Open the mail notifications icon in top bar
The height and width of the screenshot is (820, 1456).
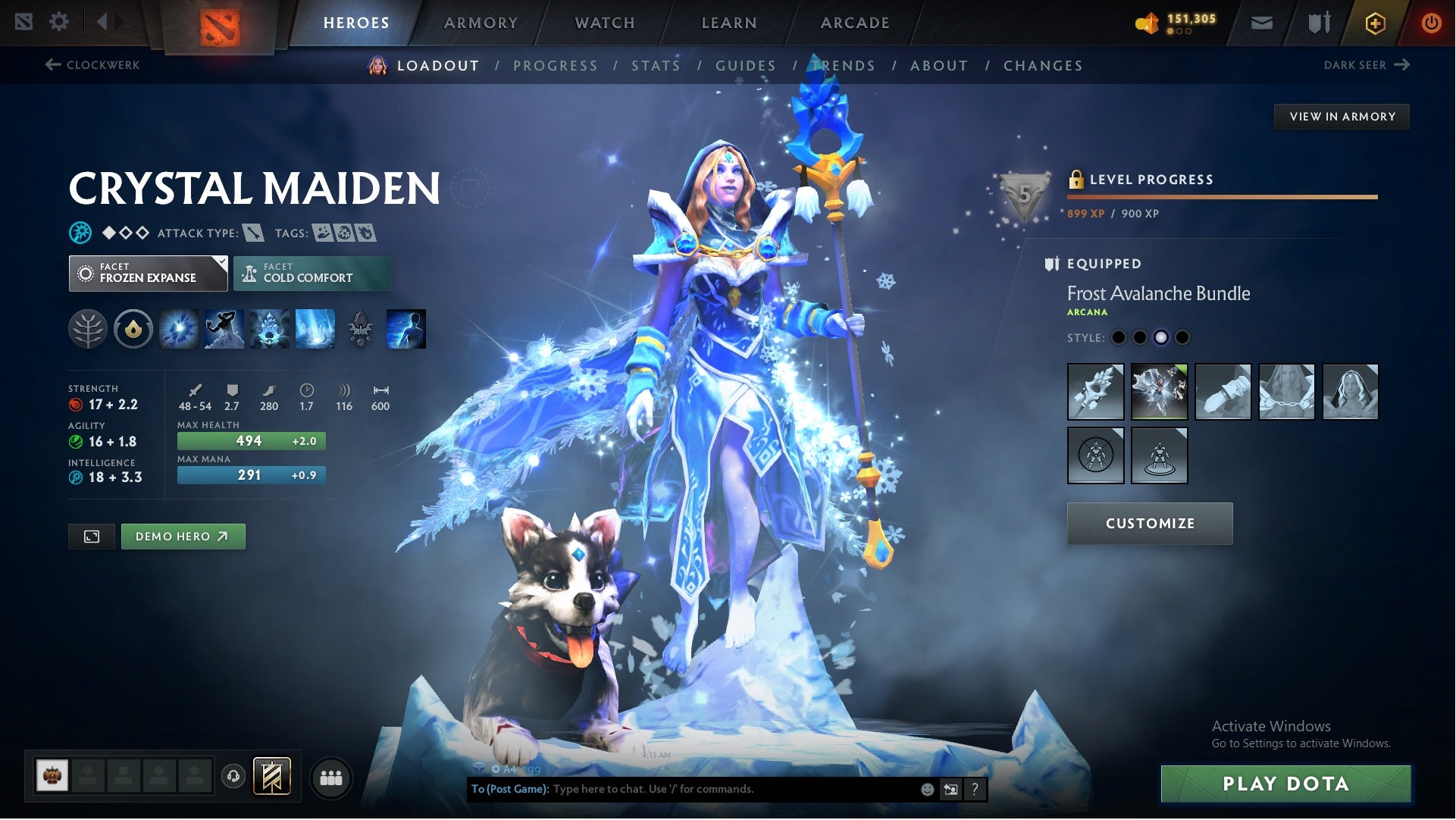point(1261,22)
